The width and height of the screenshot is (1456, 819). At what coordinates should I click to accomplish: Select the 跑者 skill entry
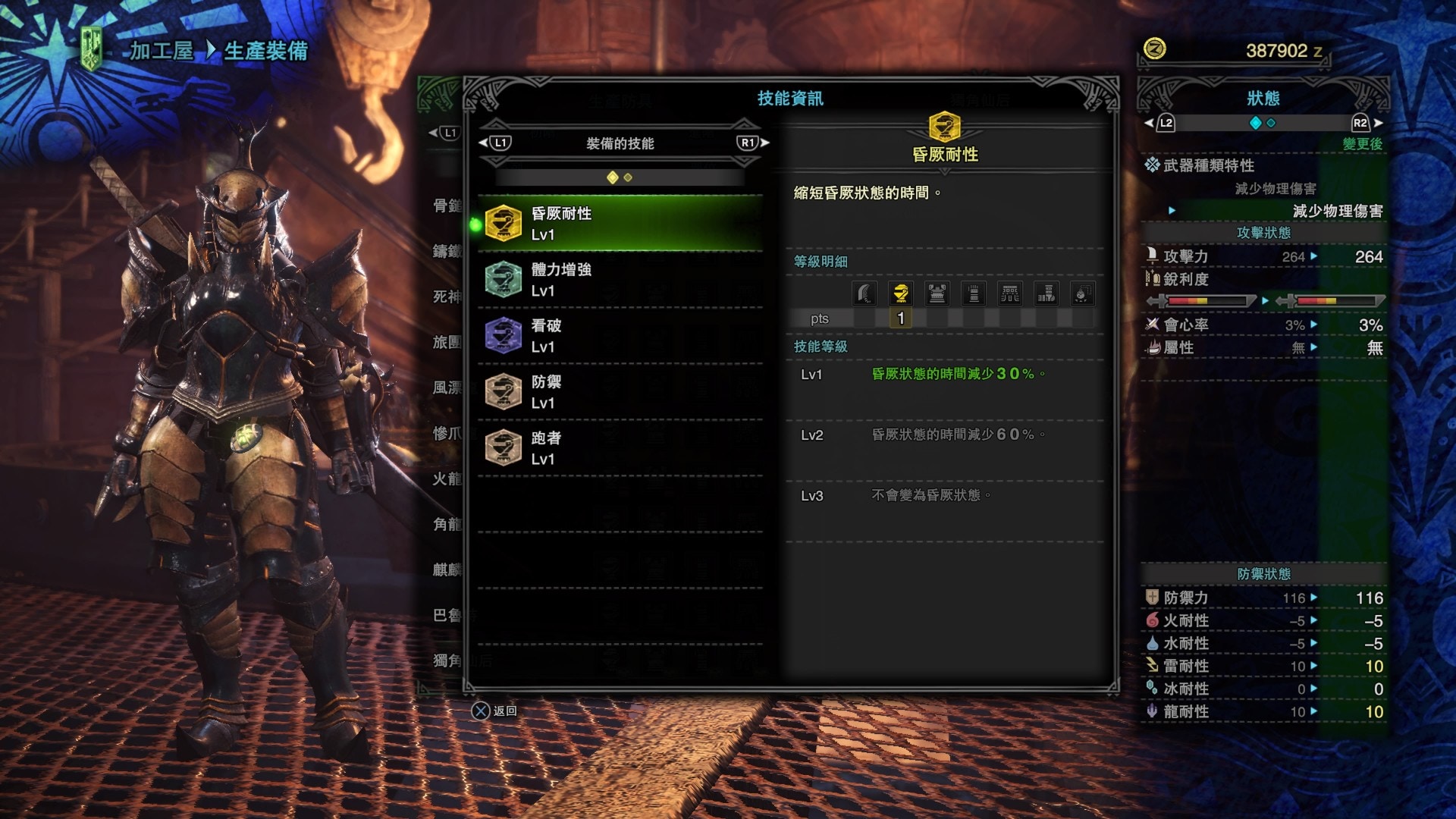pyautogui.click(x=620, y=448)
